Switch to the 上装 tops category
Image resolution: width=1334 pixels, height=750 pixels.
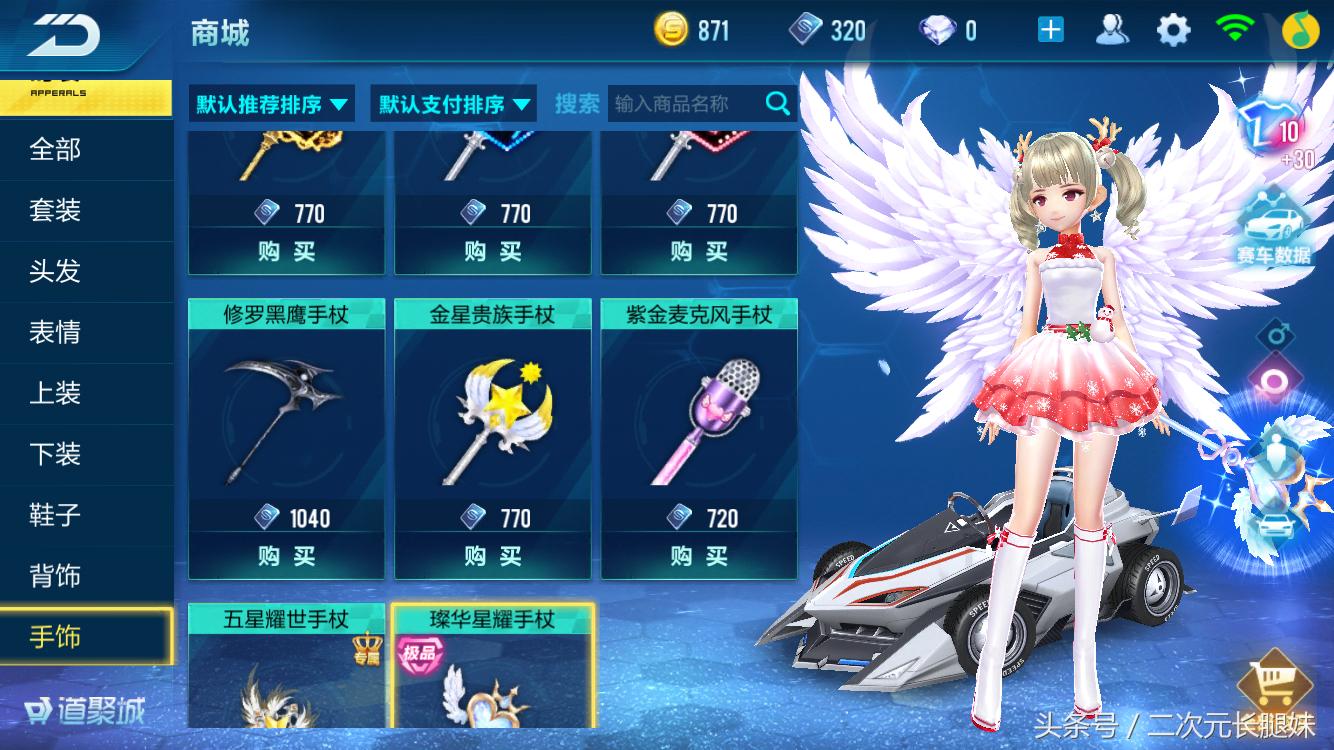pos(56,394)
